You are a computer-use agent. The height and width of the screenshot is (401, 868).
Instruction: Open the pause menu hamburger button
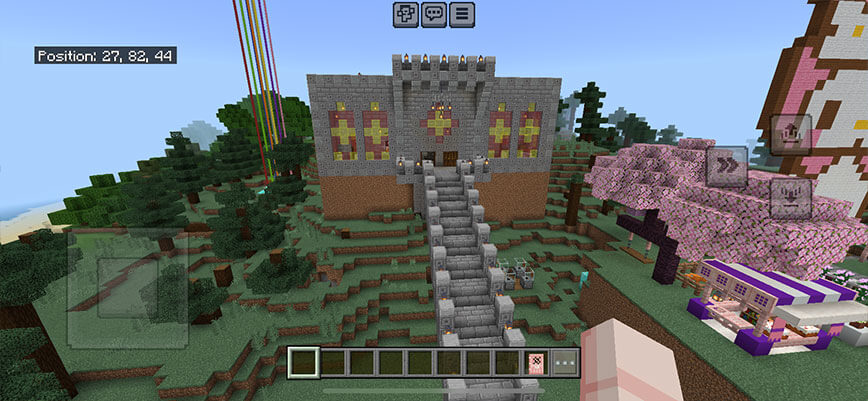(x=462, y=14)
